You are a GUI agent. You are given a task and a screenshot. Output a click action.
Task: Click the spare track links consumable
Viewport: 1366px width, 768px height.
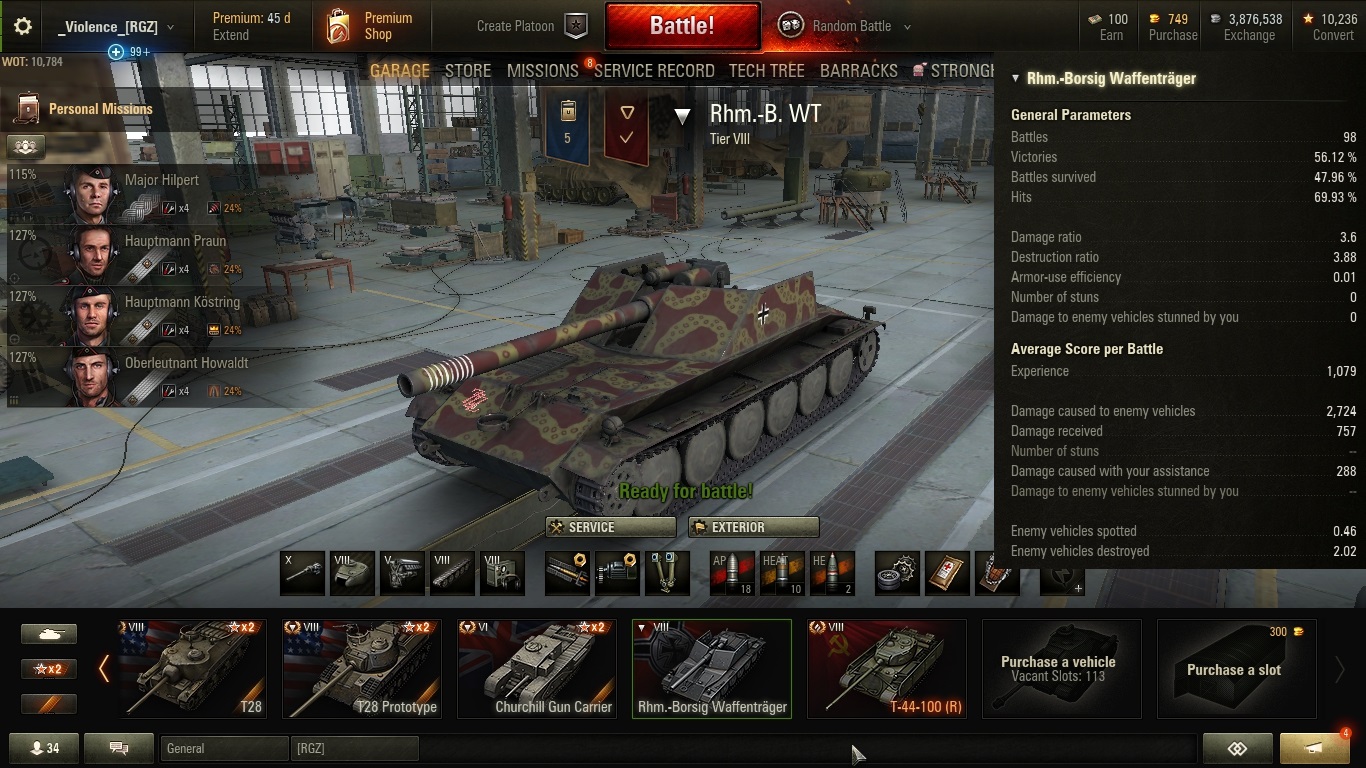tap(897, 572)
